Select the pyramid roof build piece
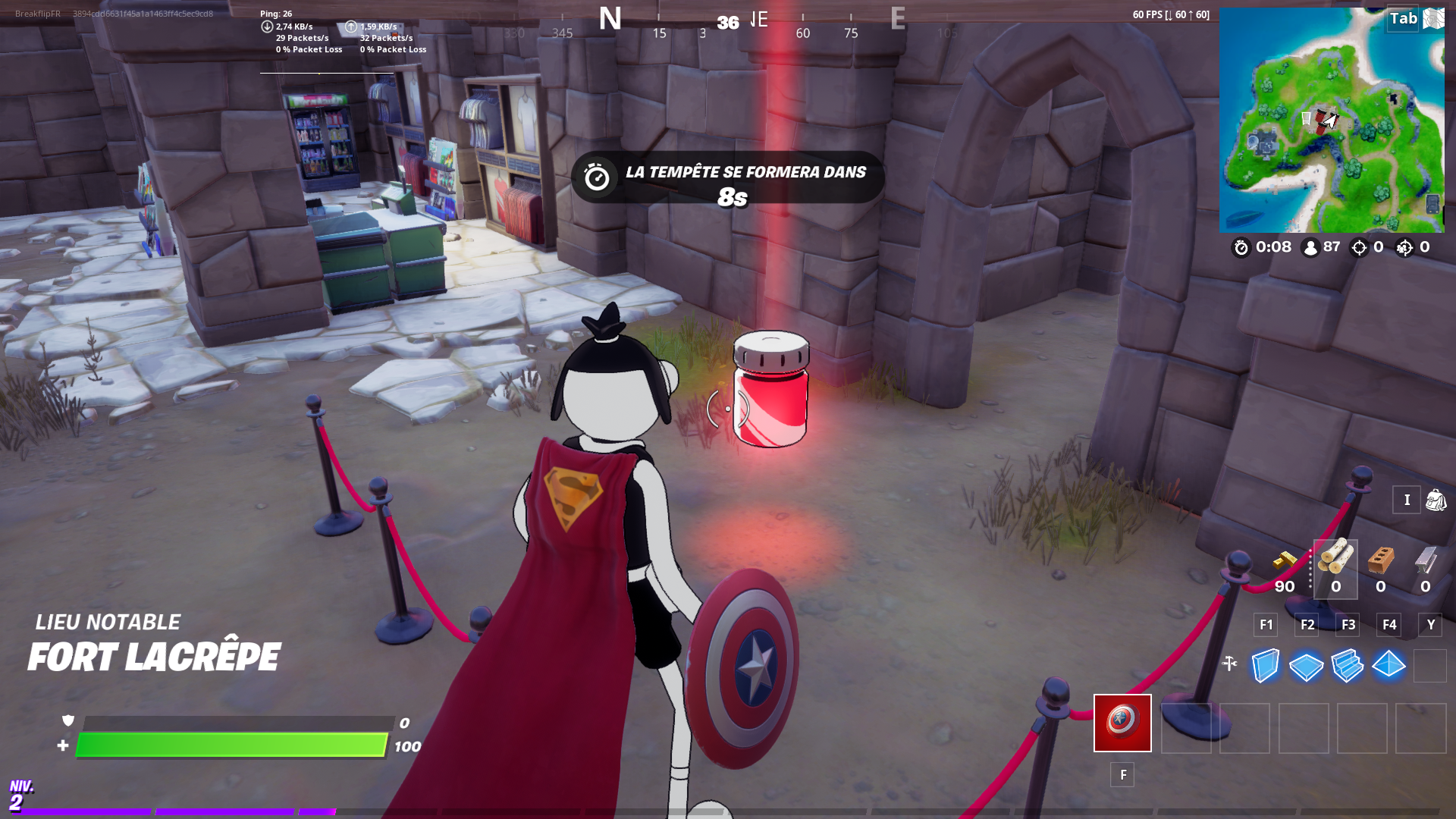Viewport: 1456px width, 819px height. (1387, 666)
